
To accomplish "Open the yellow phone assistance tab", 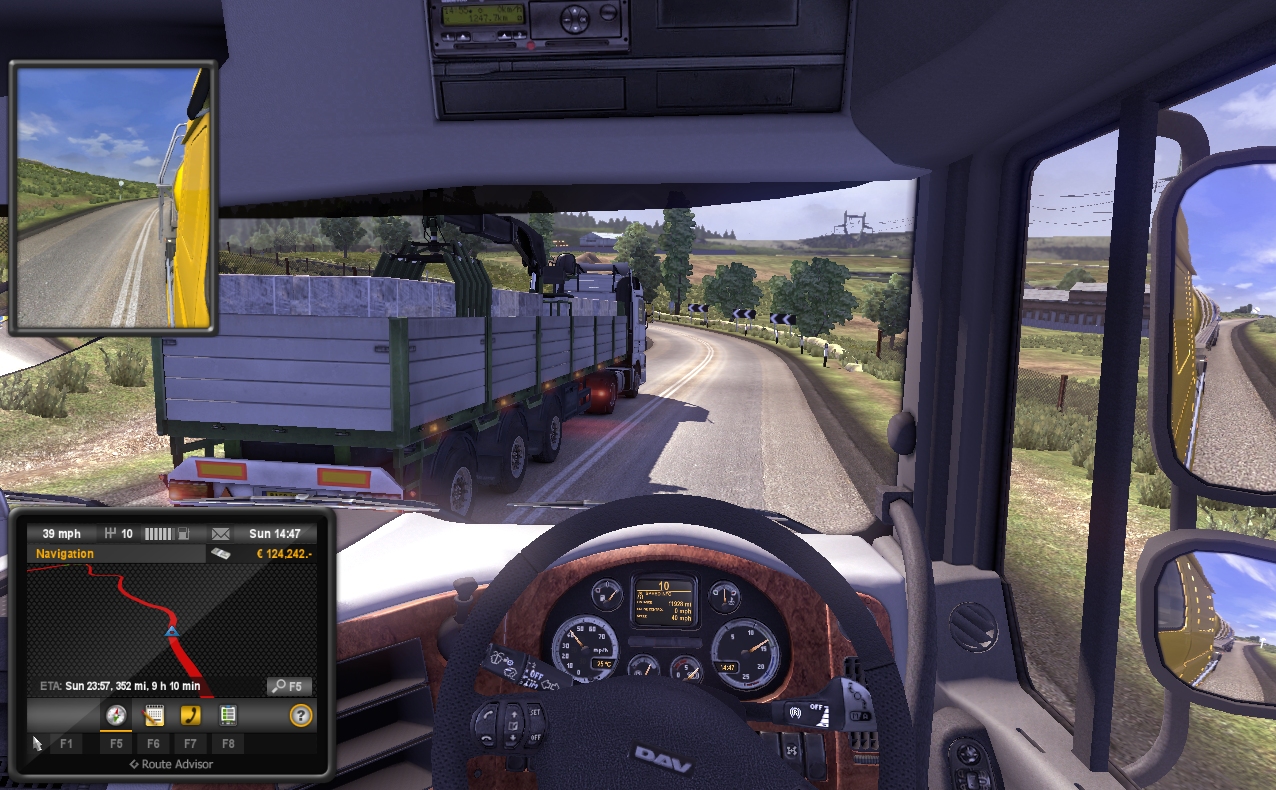I will (x=190, y=715).
